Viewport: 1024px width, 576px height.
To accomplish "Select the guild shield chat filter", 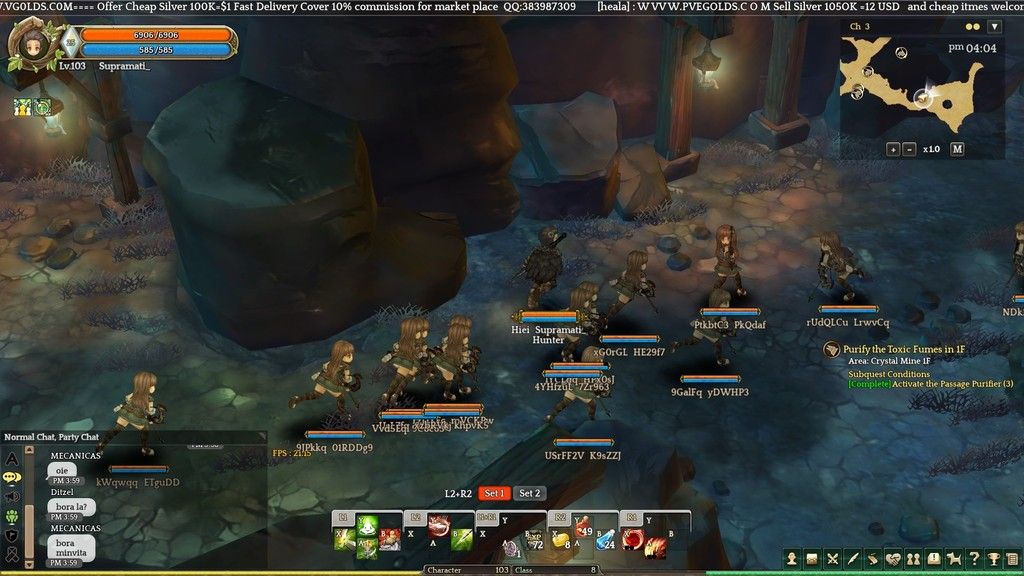I will [13, 535].
